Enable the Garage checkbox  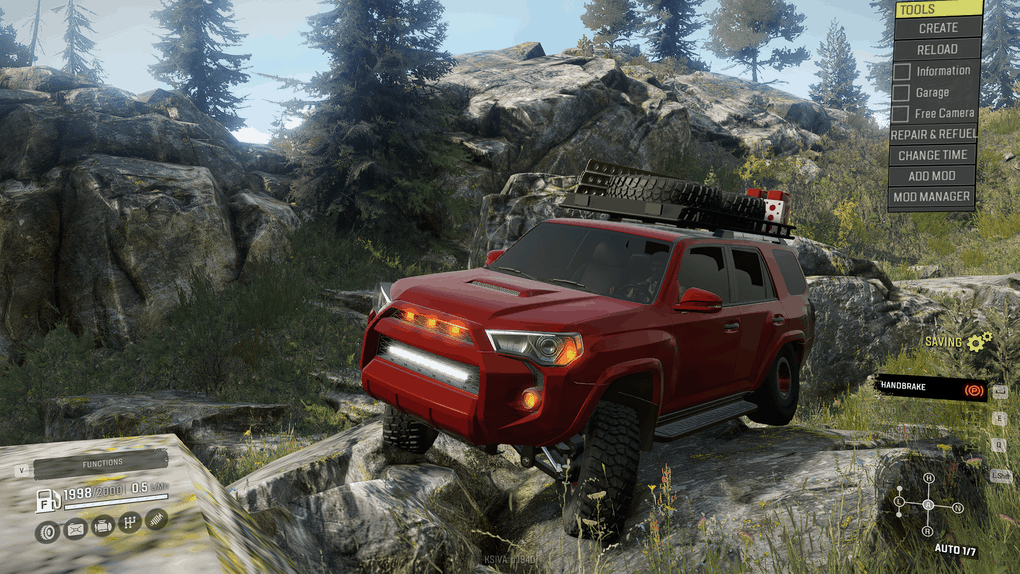902,93
